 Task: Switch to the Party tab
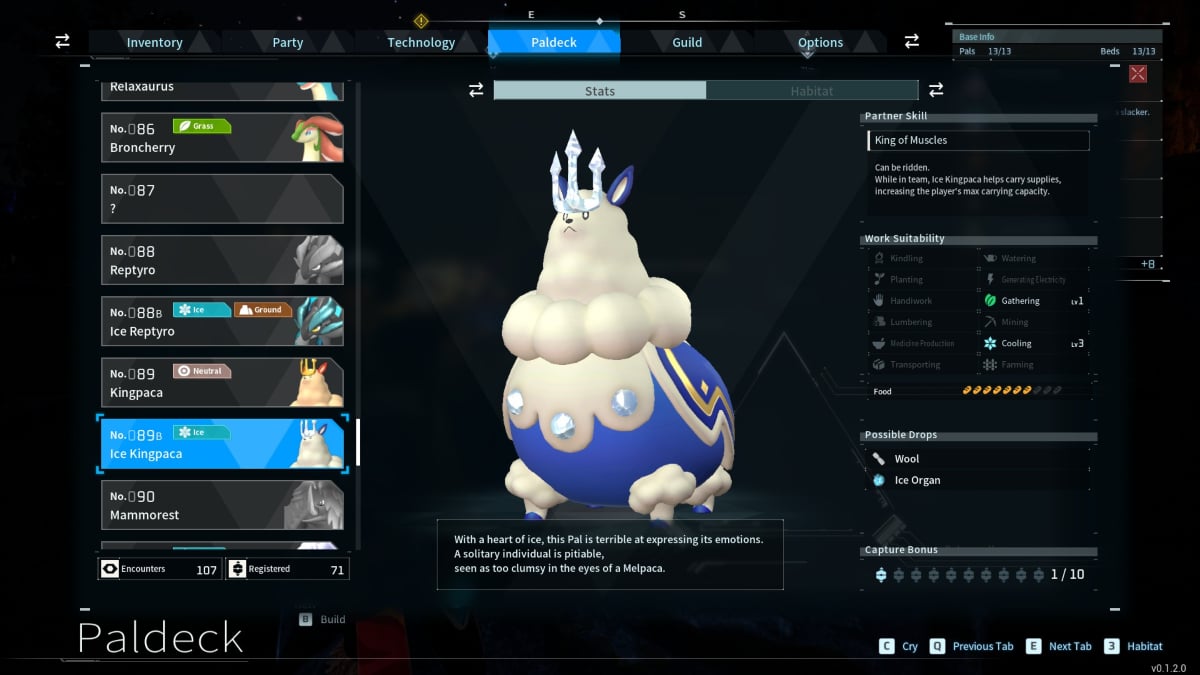coord(288,42)
